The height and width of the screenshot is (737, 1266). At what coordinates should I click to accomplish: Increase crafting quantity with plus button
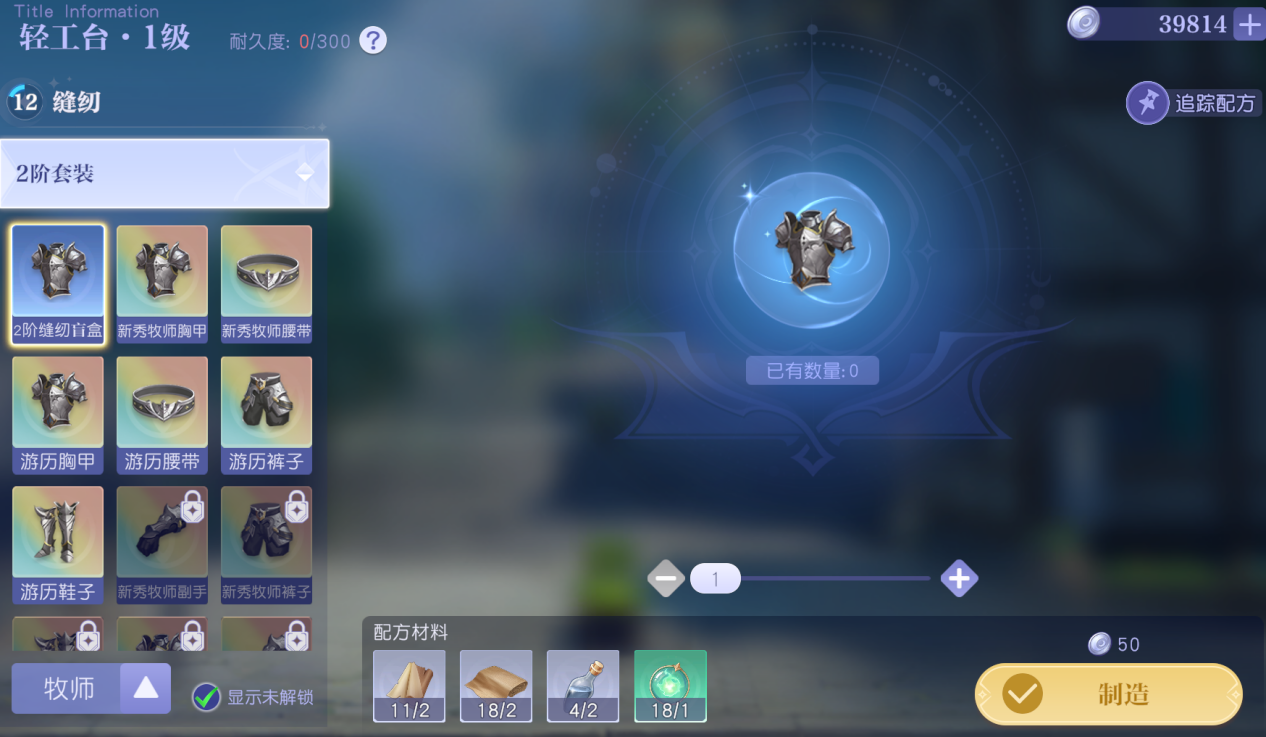click(x=959, y=578)
